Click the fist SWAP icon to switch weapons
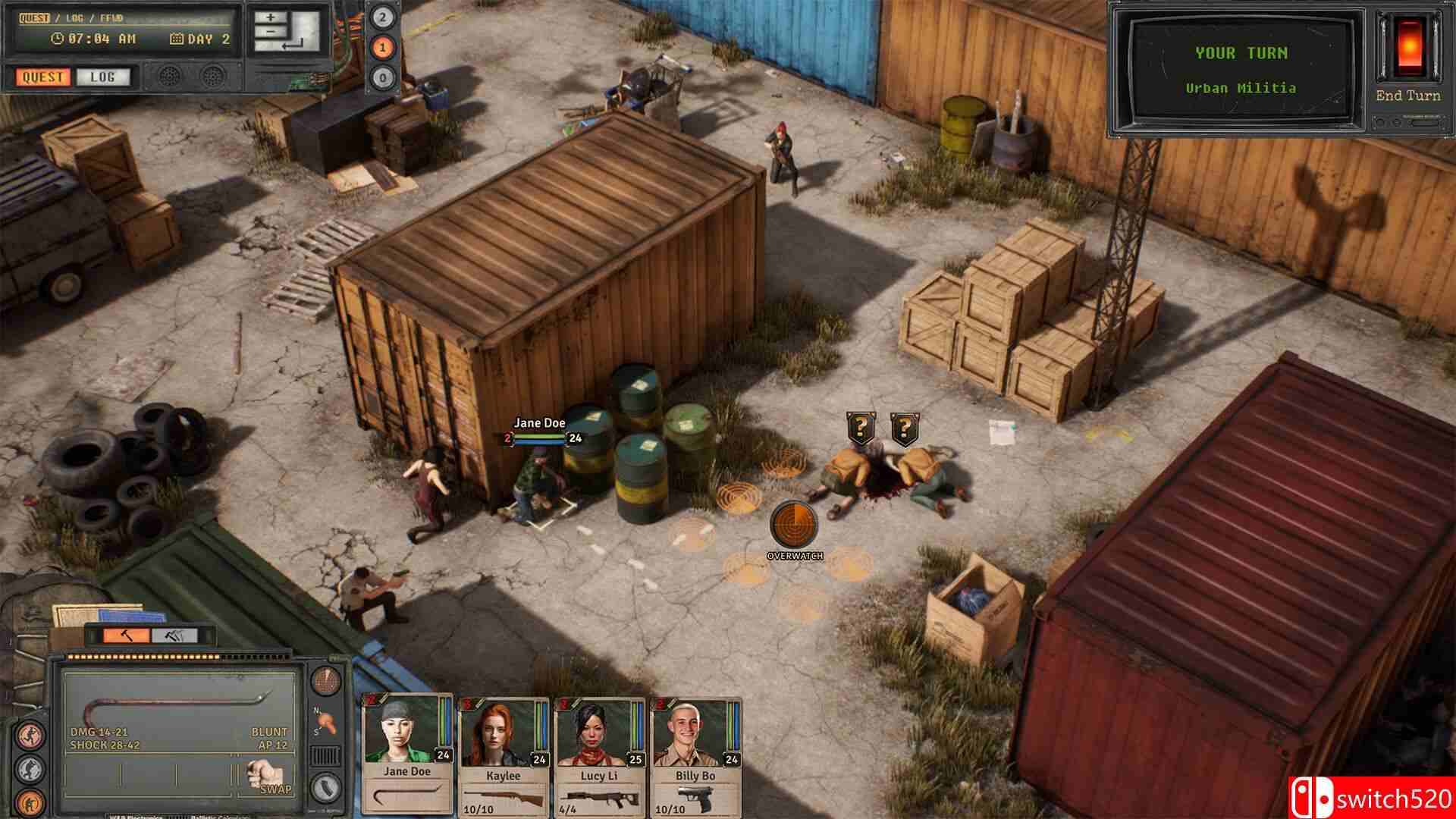The width and height of the screenshot is (1456, 819). pos(263,775)
